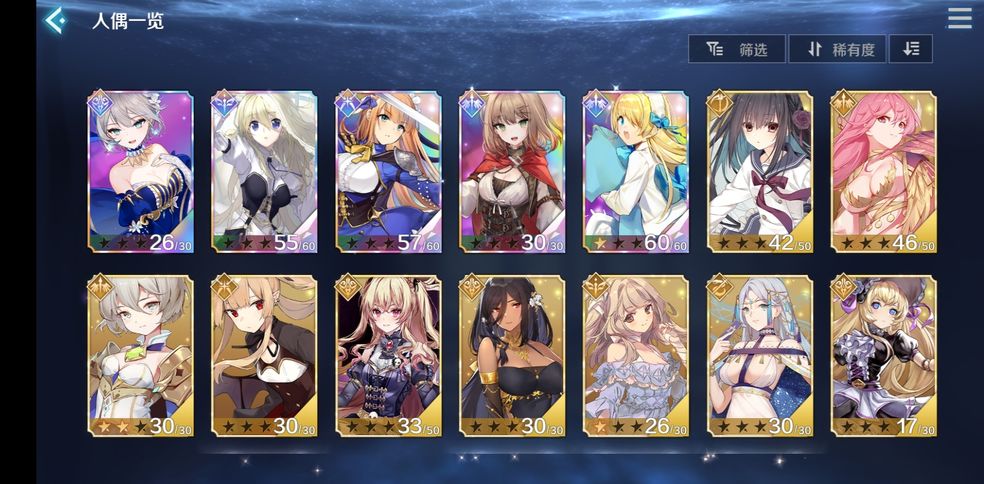
Task: Choose the level 55/60 blonde doll card
Action: (x=264, y=171)
